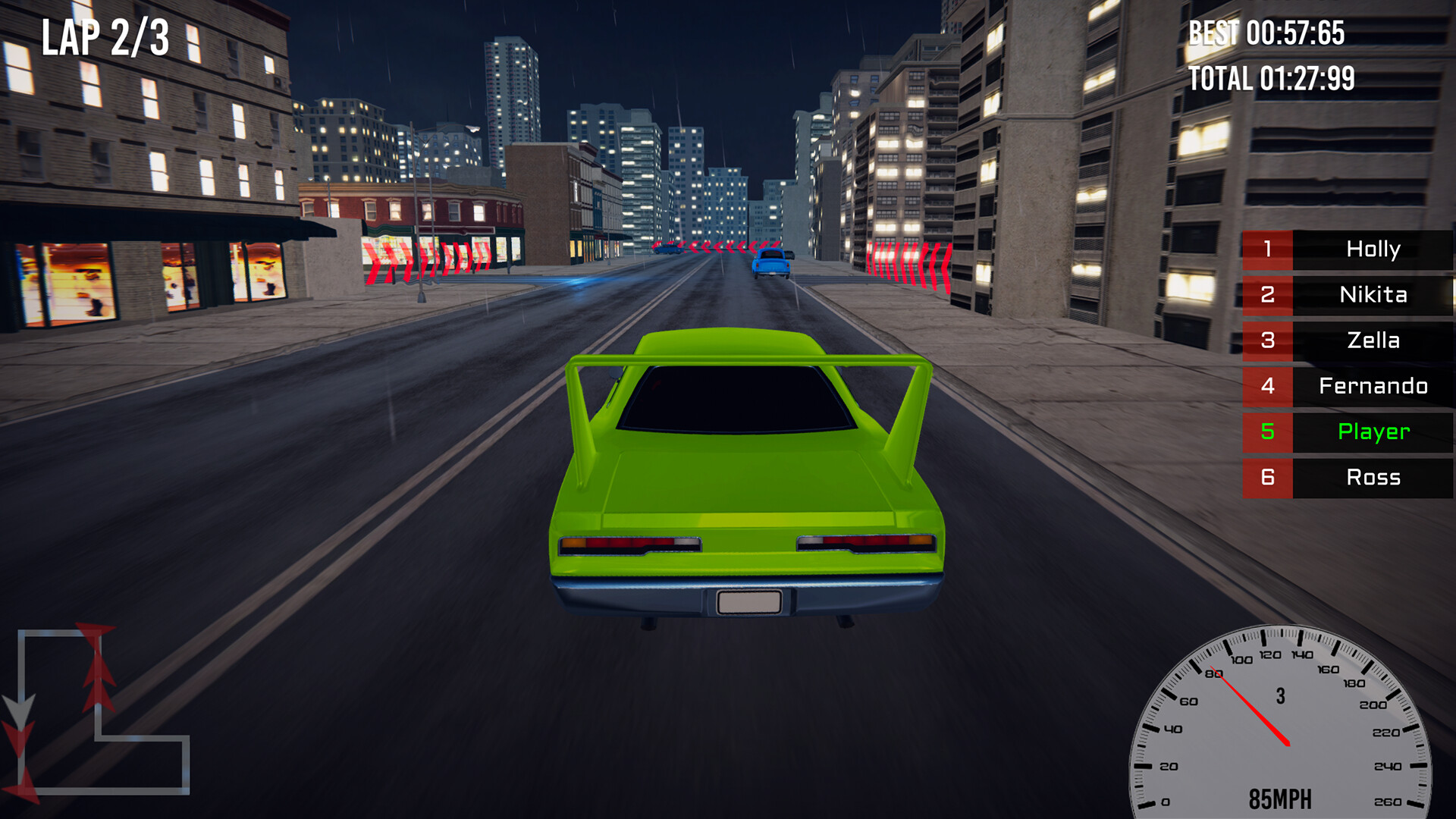1456x819 pixels.
Task: Click the green position badge numbered 5
Action: (1267, 432)
